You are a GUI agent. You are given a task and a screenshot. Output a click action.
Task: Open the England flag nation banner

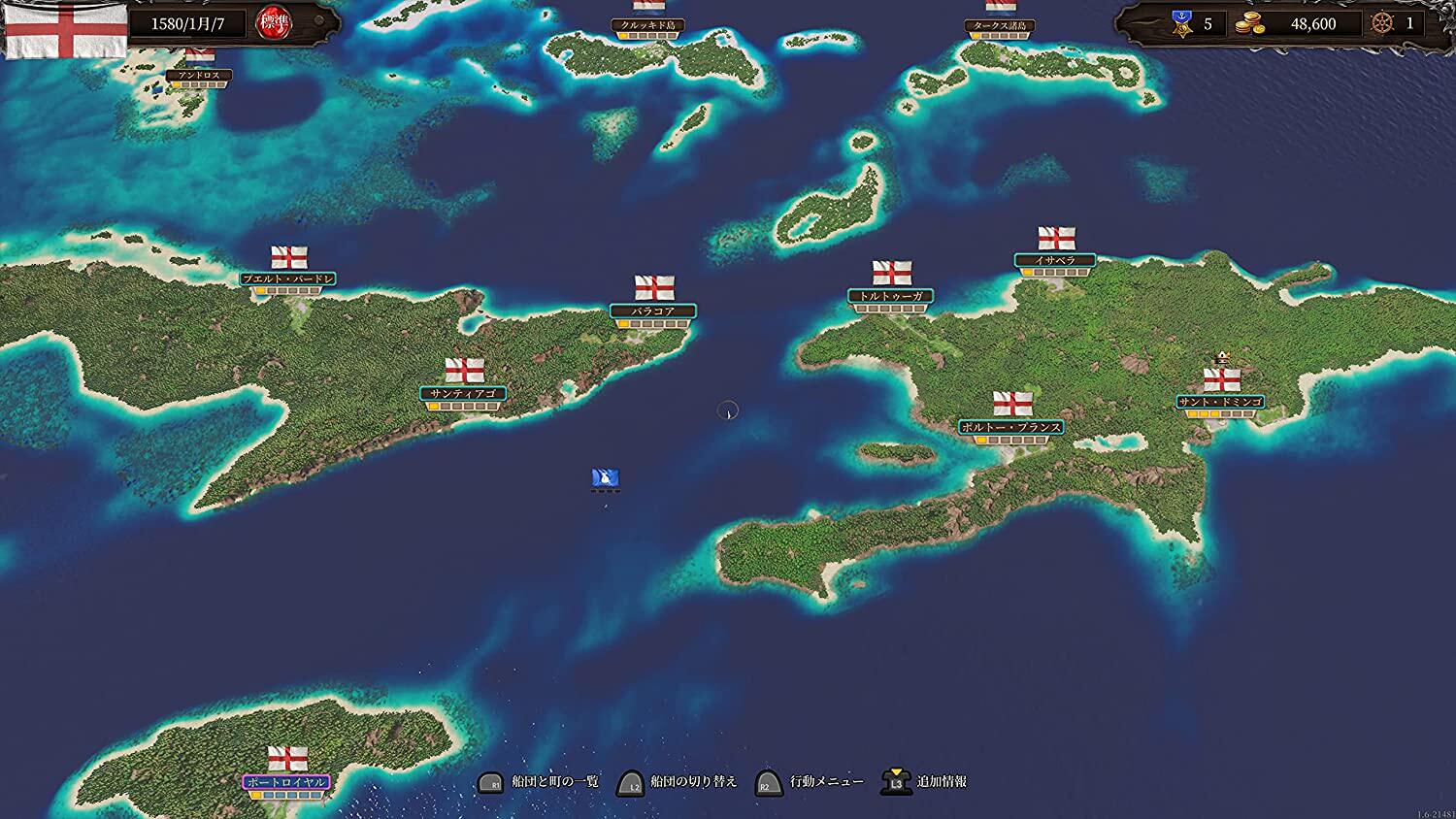tap(66, 27)
